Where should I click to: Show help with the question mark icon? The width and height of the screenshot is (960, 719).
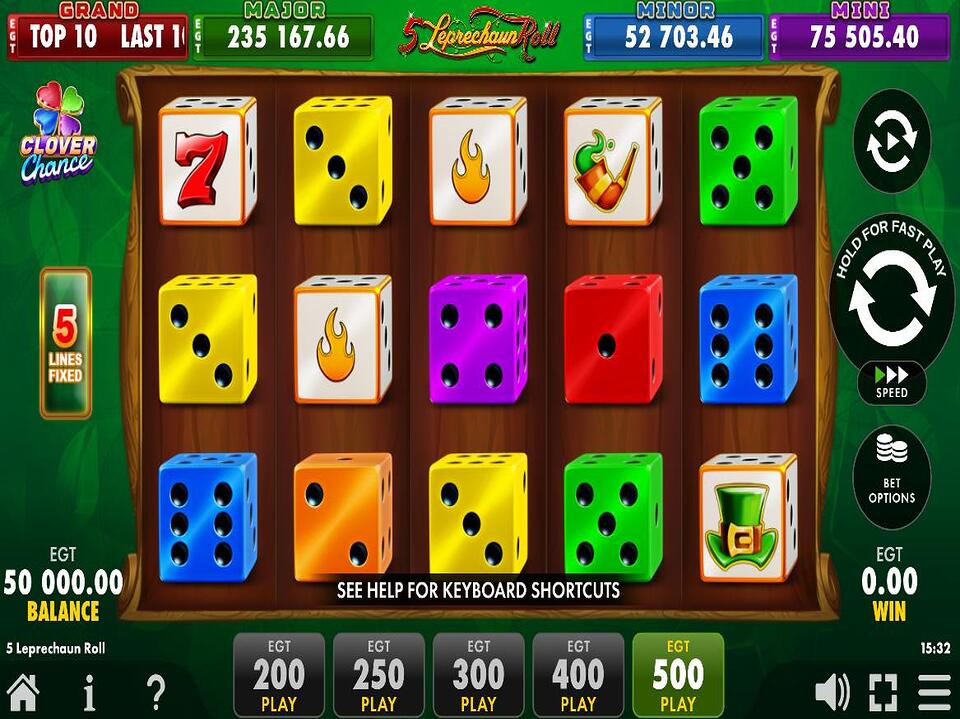[155, 692]
